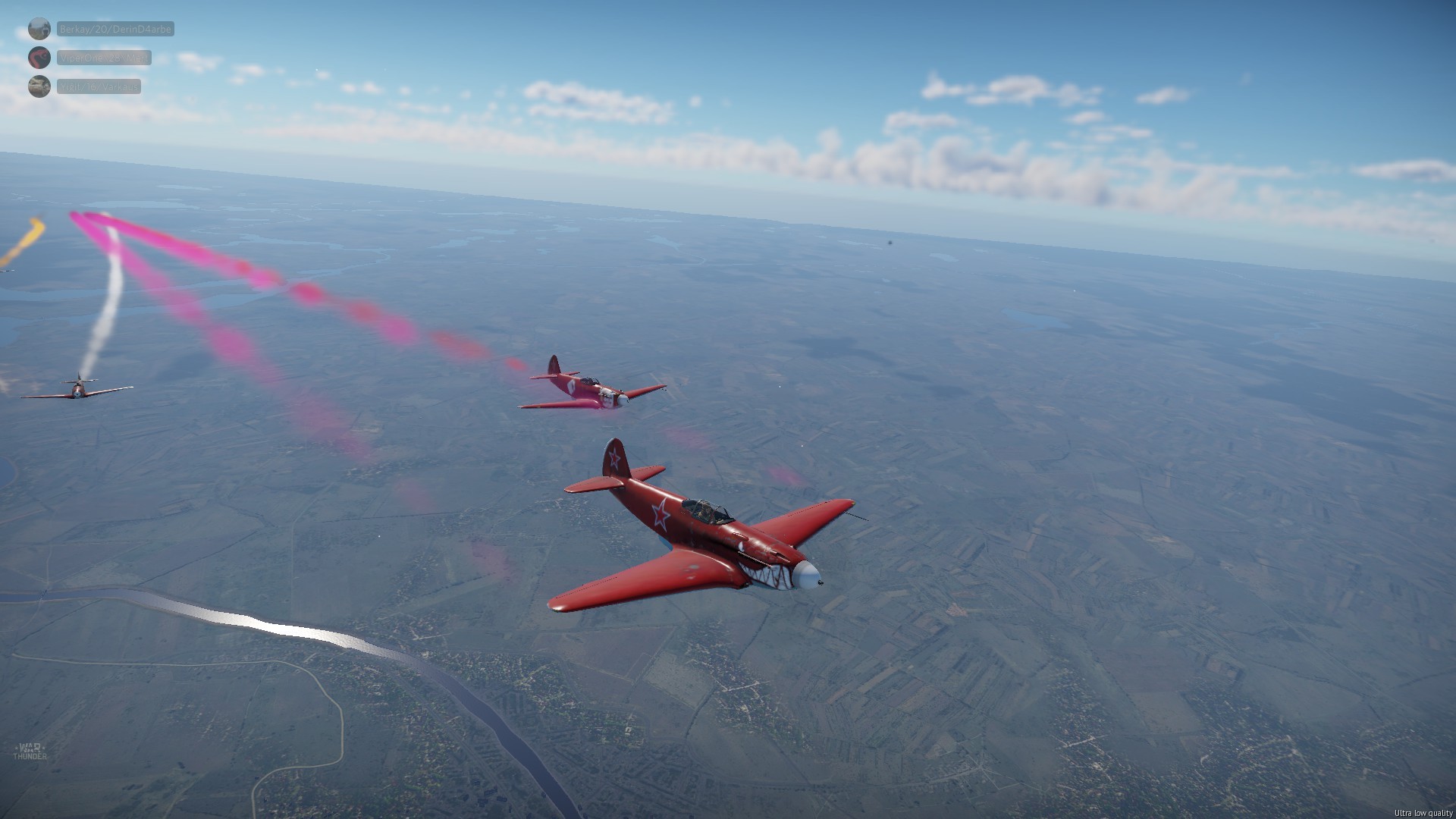Choose the Yigit/16/Varkaus player entry
The height and width of the screenshot is (819, 1456).
click(99, 86)
